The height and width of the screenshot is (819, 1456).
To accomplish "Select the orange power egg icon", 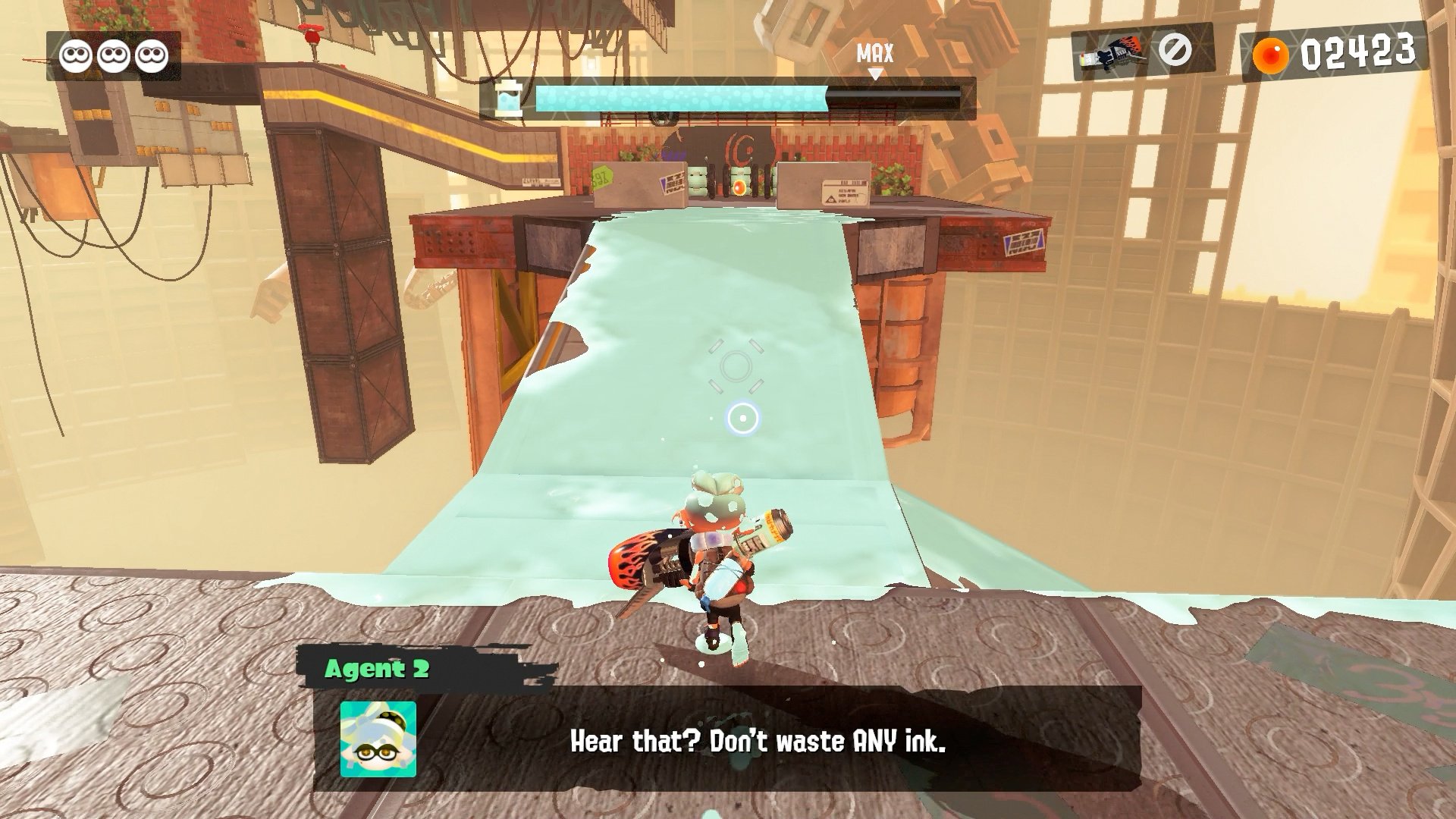I will [1270, 55].
